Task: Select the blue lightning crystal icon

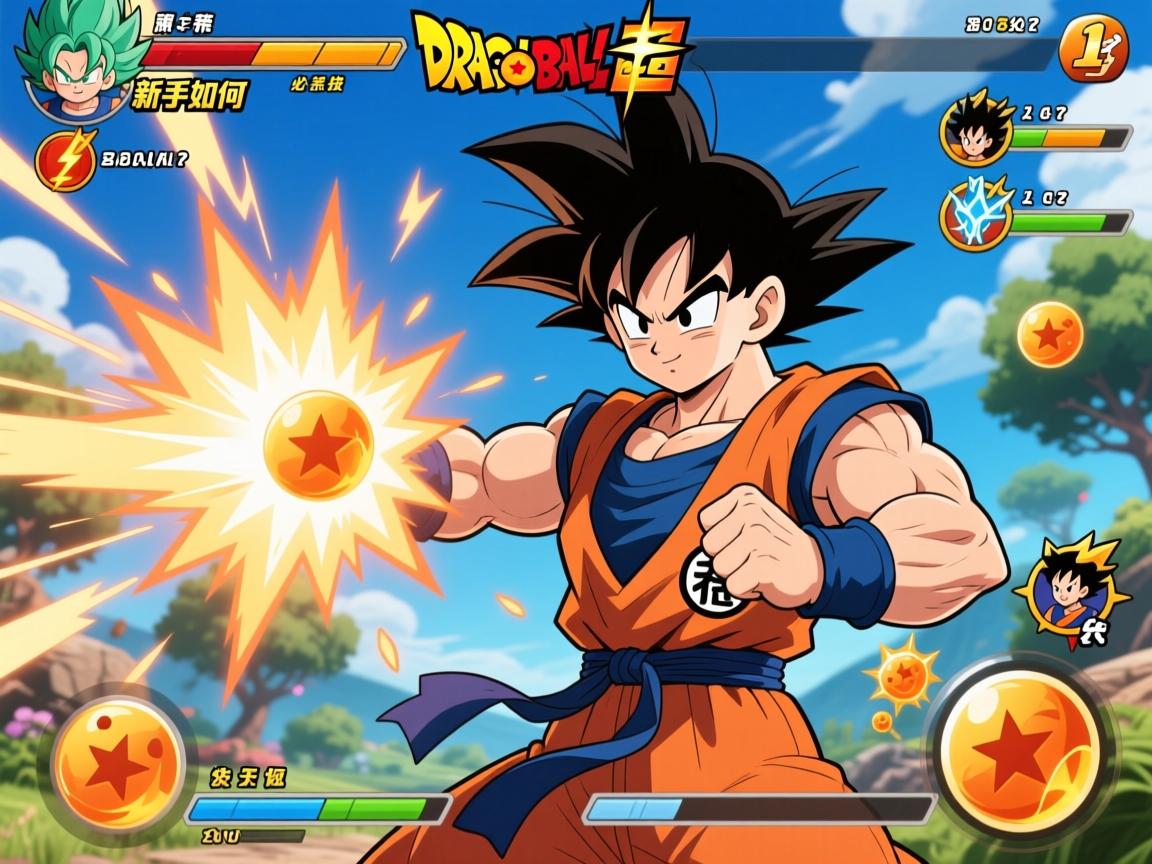Action: point(970,213)
